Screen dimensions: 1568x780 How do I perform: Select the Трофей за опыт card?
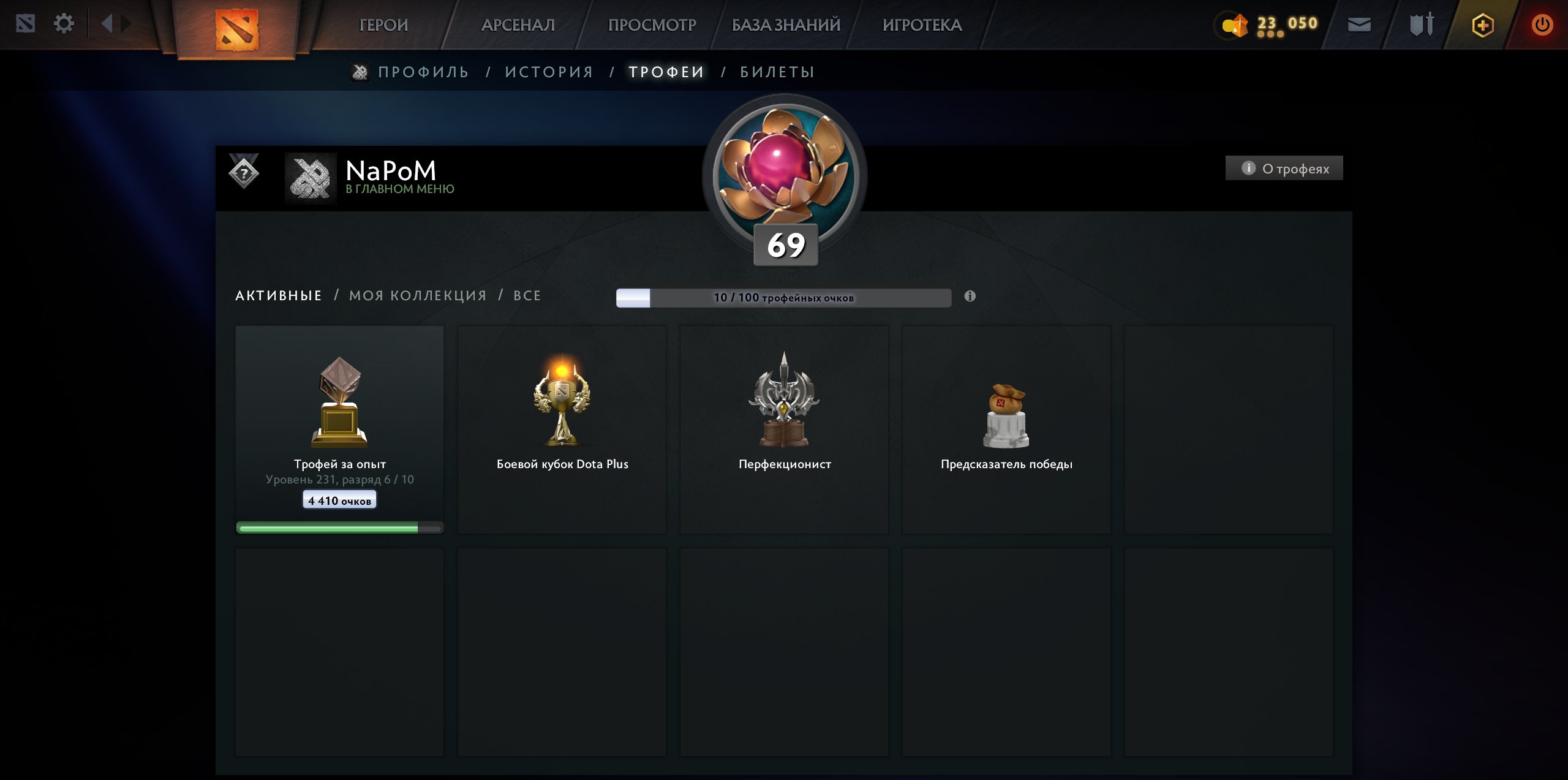click(339, 429)
